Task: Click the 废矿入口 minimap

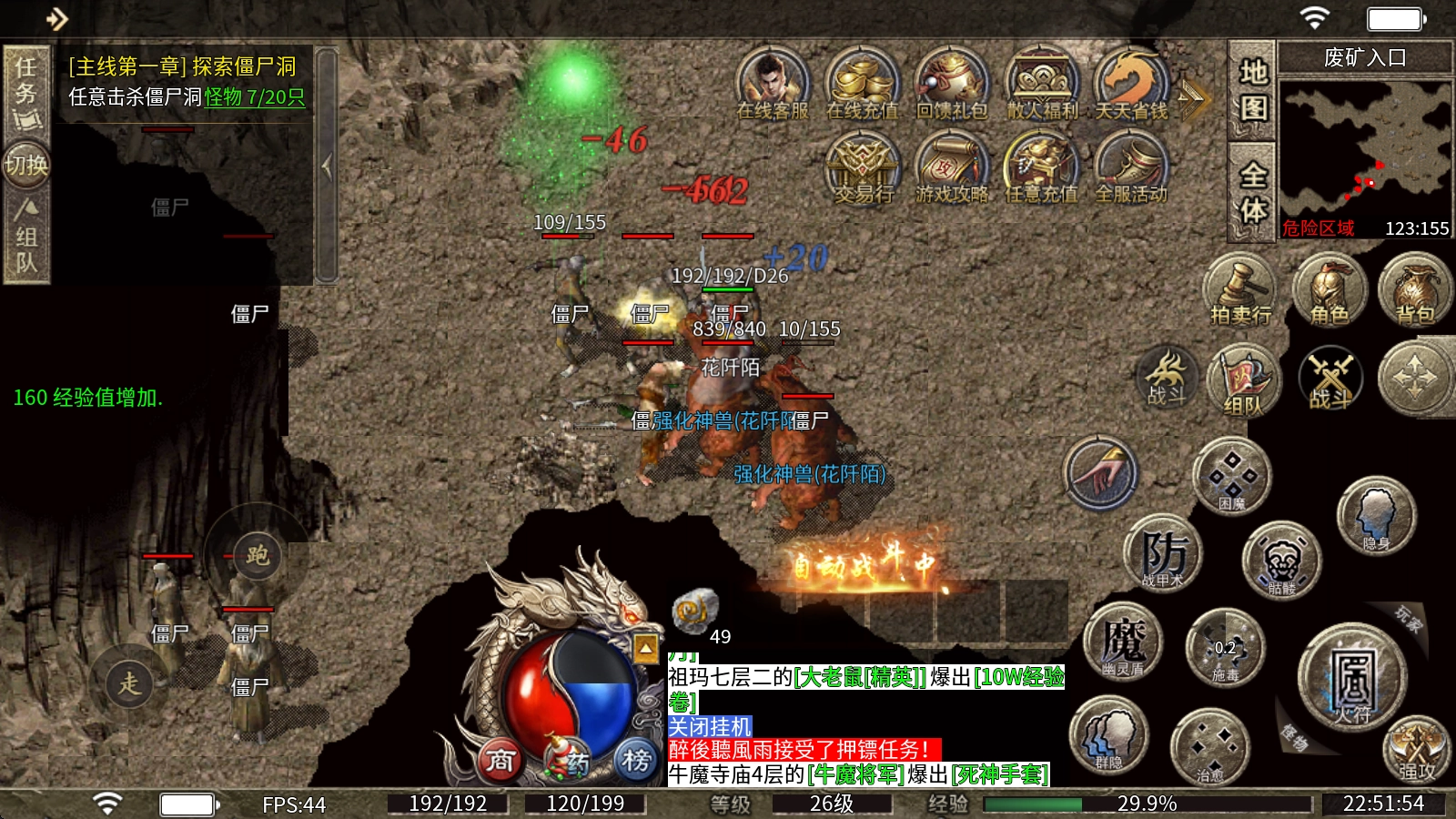Action: click(x=1365, y=150)
